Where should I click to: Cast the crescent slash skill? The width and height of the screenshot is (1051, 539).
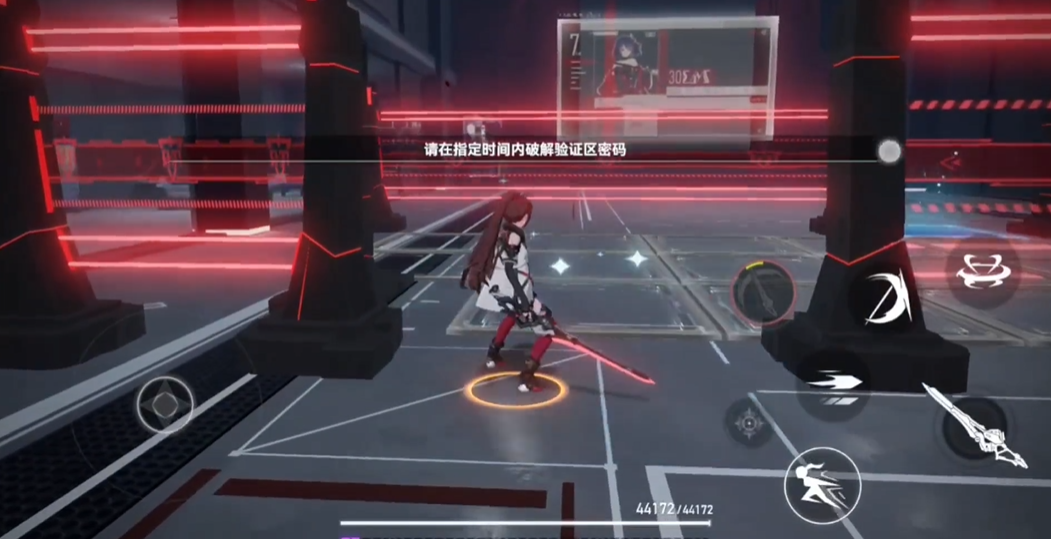[887, 297]
